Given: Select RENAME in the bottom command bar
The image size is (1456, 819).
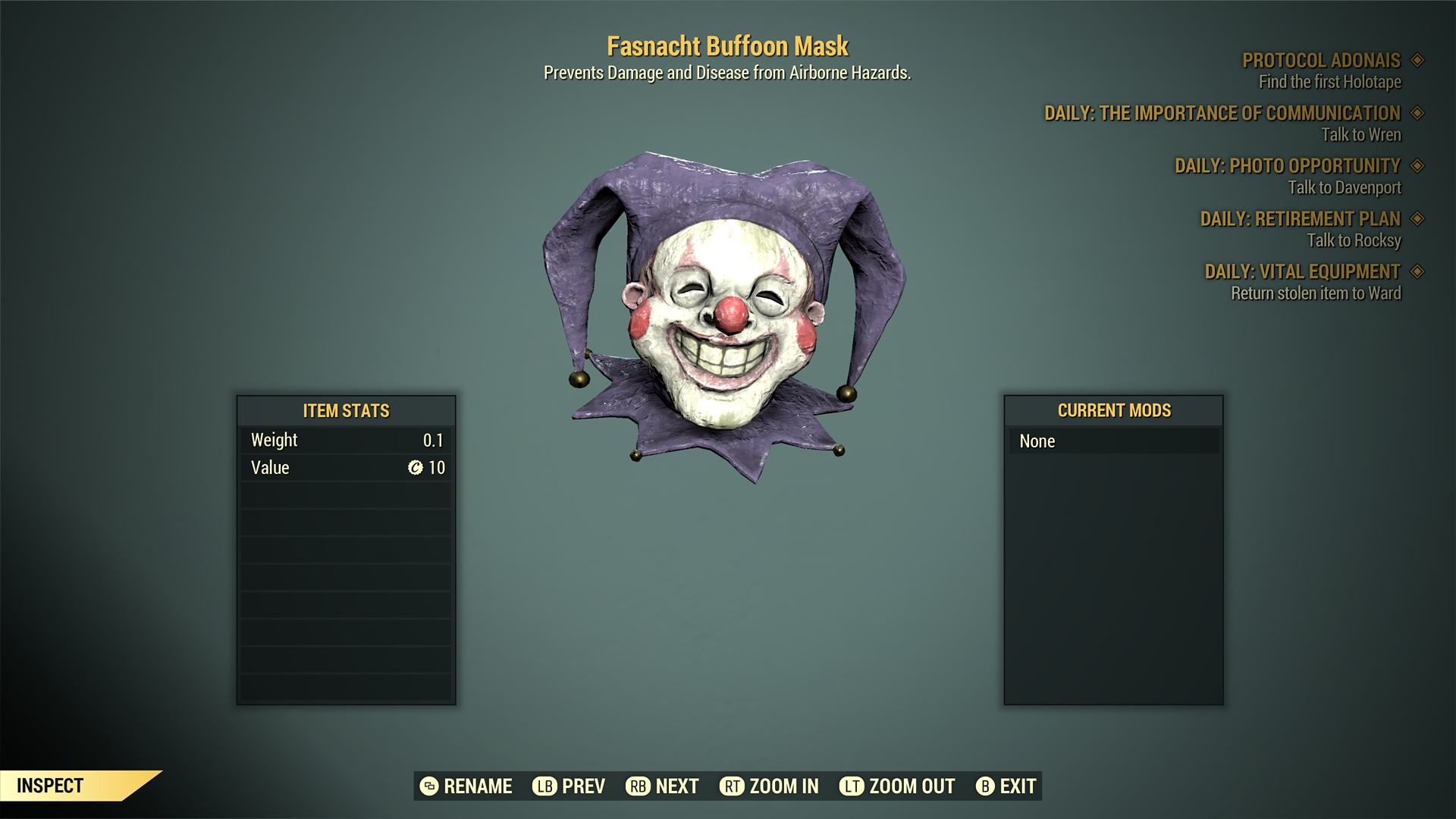Looking at the screenshot, I should click(x=479, y=786).
